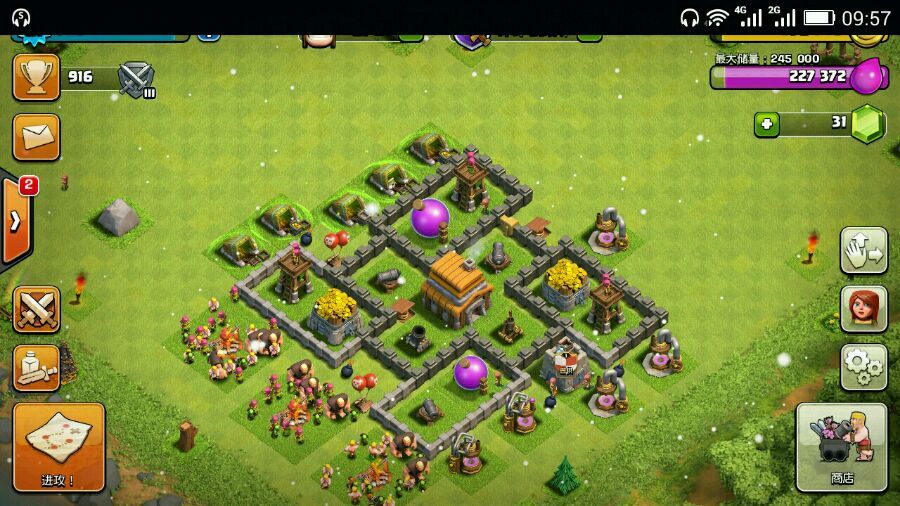Open the crossed swords war button

[x=36, y=309]
